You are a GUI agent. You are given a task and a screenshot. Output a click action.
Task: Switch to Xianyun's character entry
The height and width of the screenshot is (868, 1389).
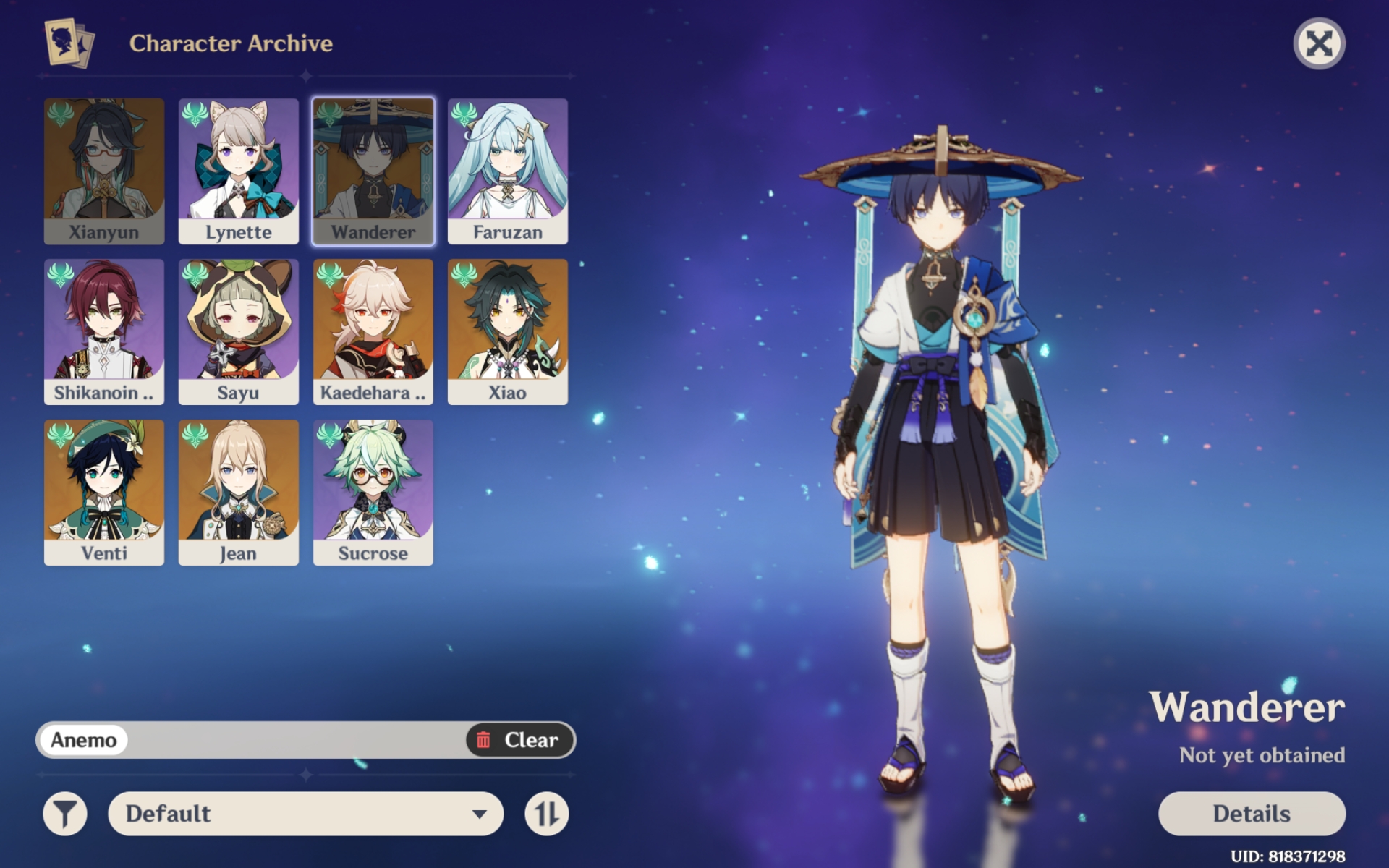103,170
